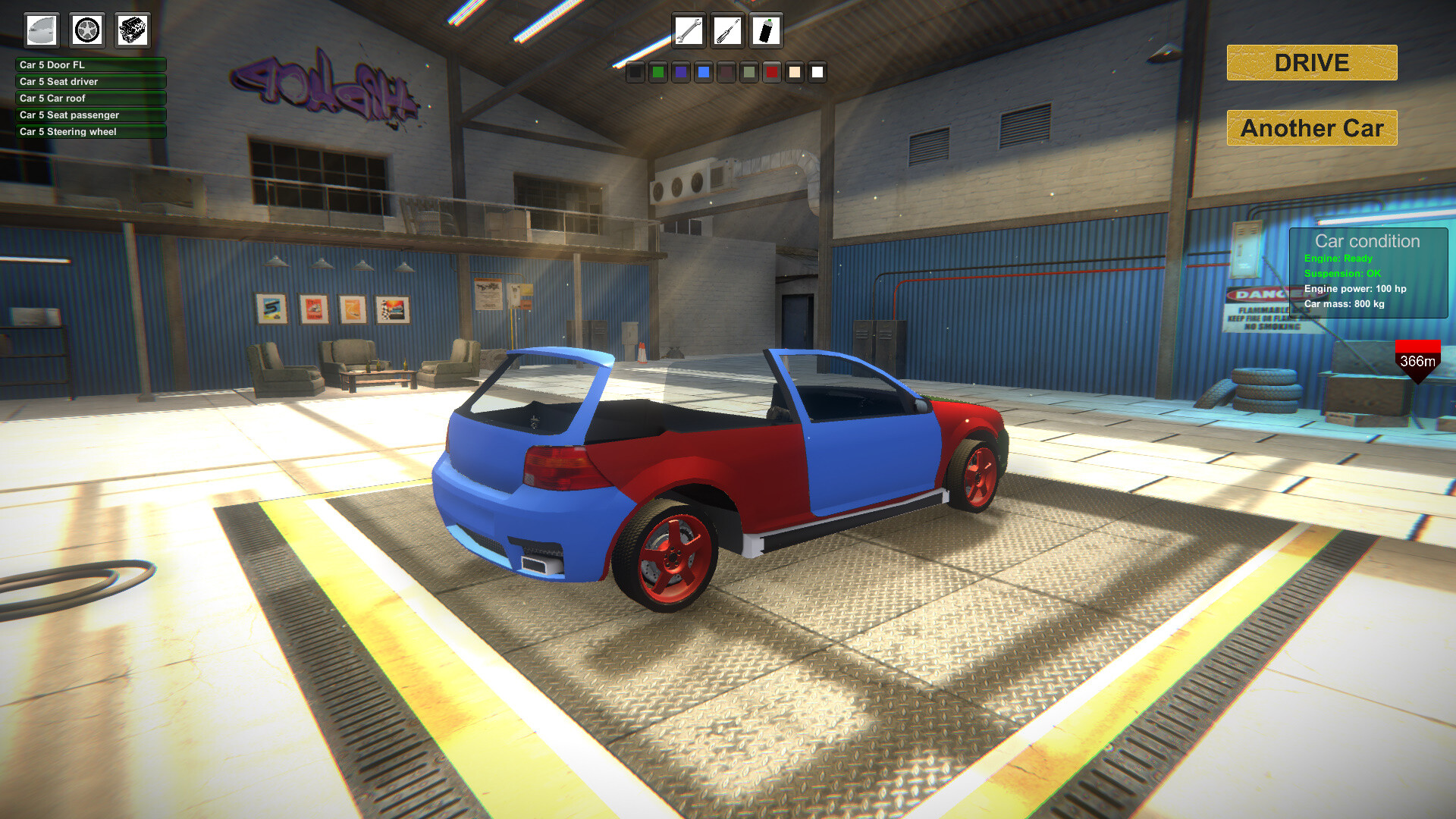This screenshot has width=1456, height=819.
Task: Select the light blue paint swatch
Action: click(704, 73)
